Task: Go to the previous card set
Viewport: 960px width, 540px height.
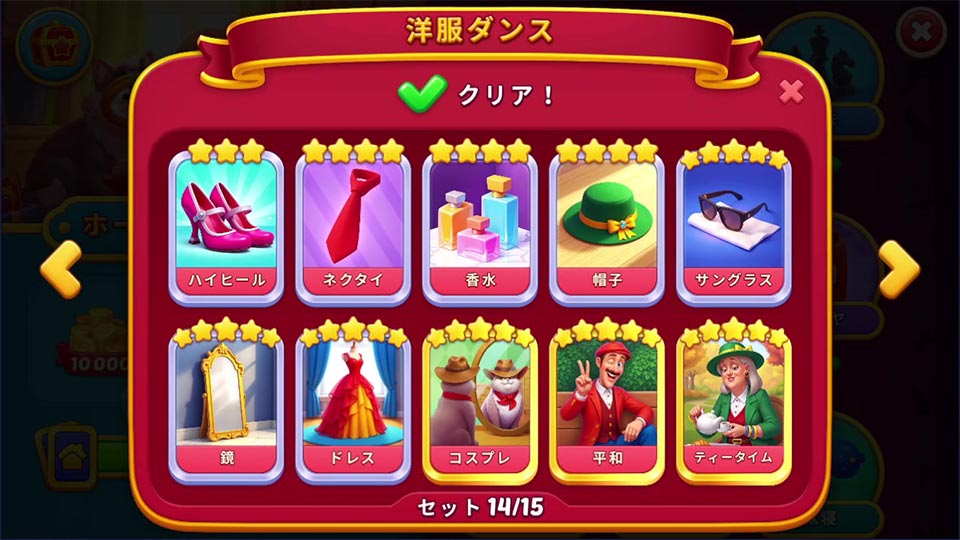Action: point(60,268)
